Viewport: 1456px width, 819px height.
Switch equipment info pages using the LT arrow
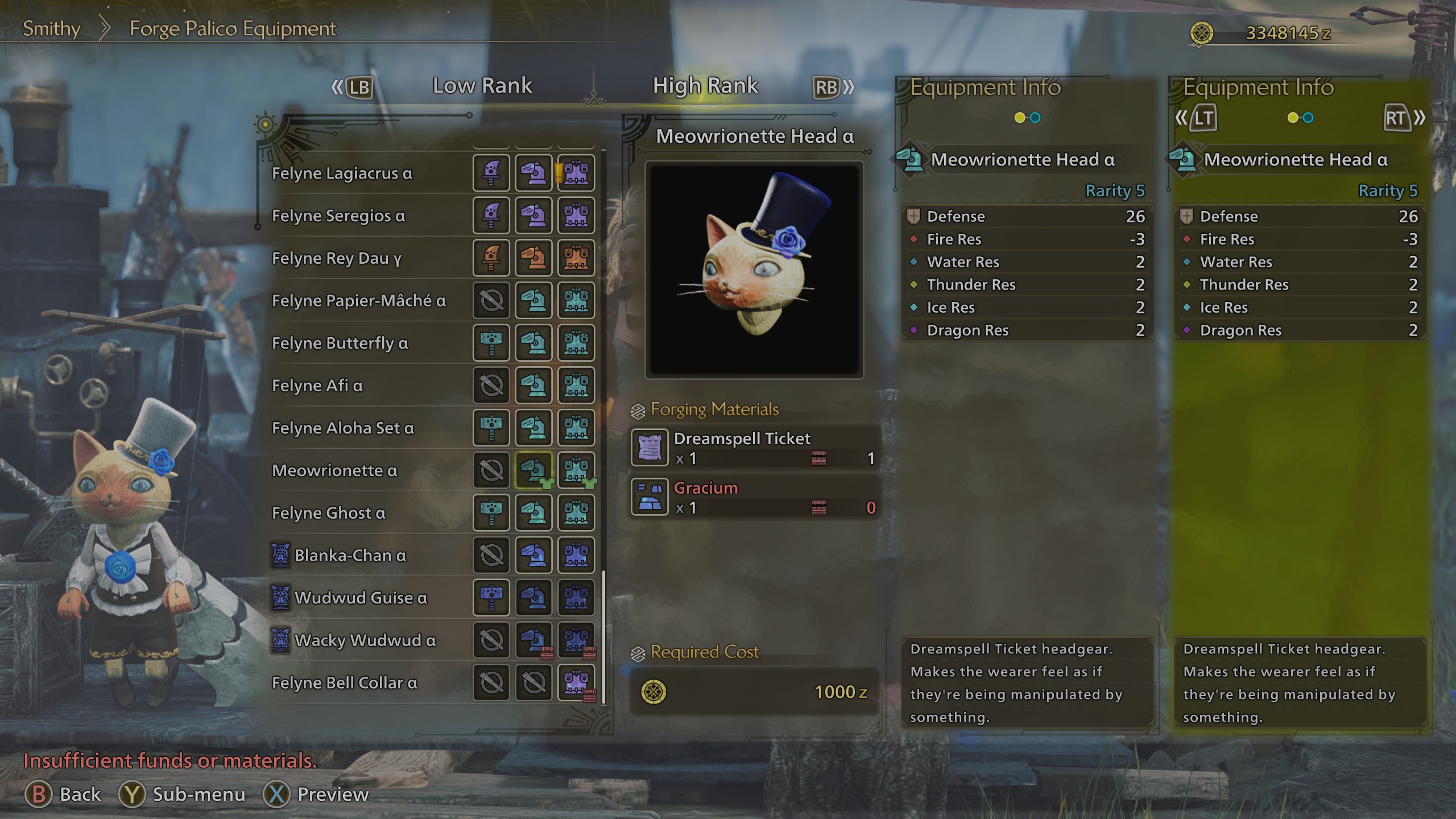click(x=1204, y=118)
